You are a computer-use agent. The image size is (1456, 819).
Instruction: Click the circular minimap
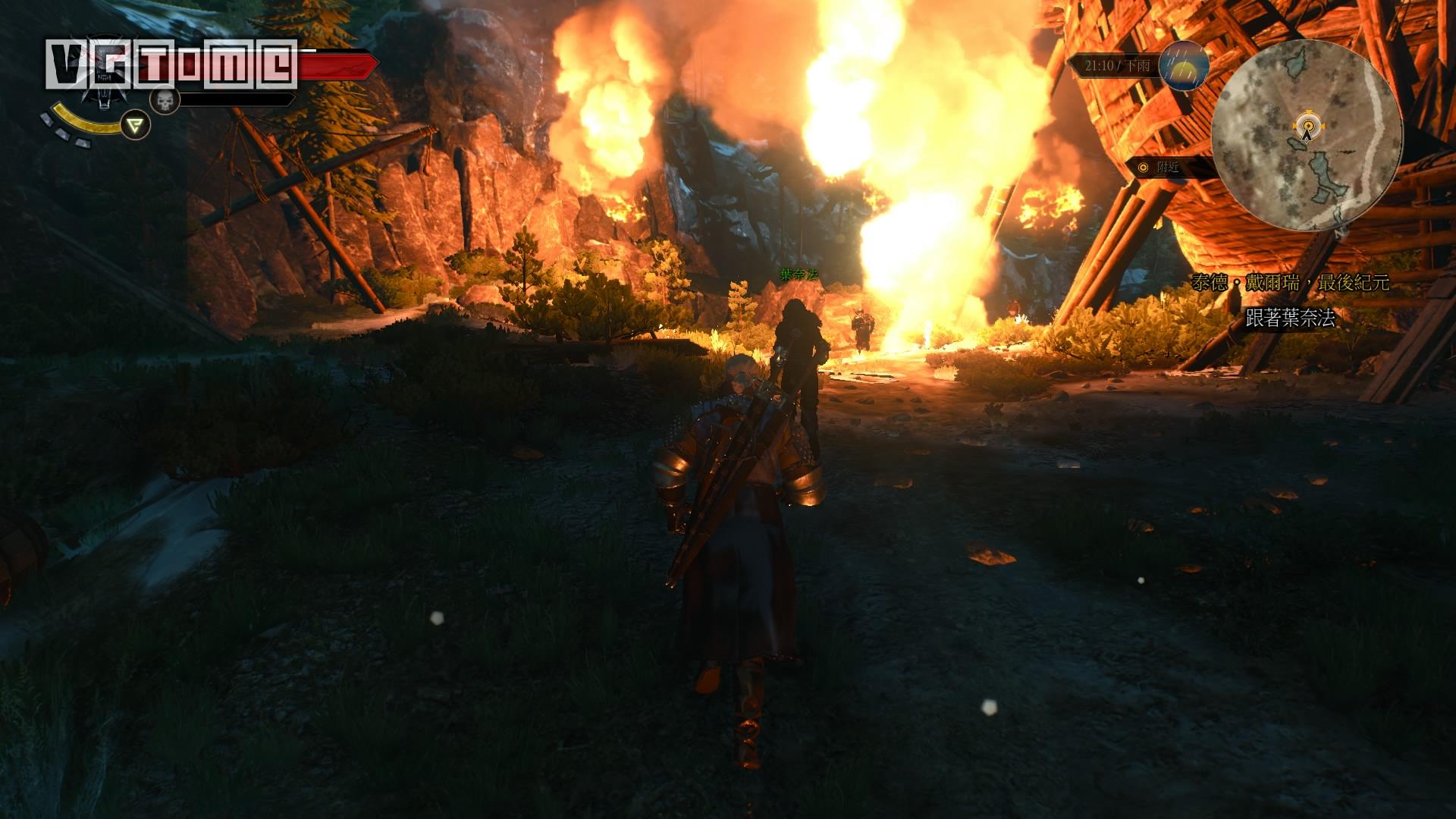[1306, 136]
